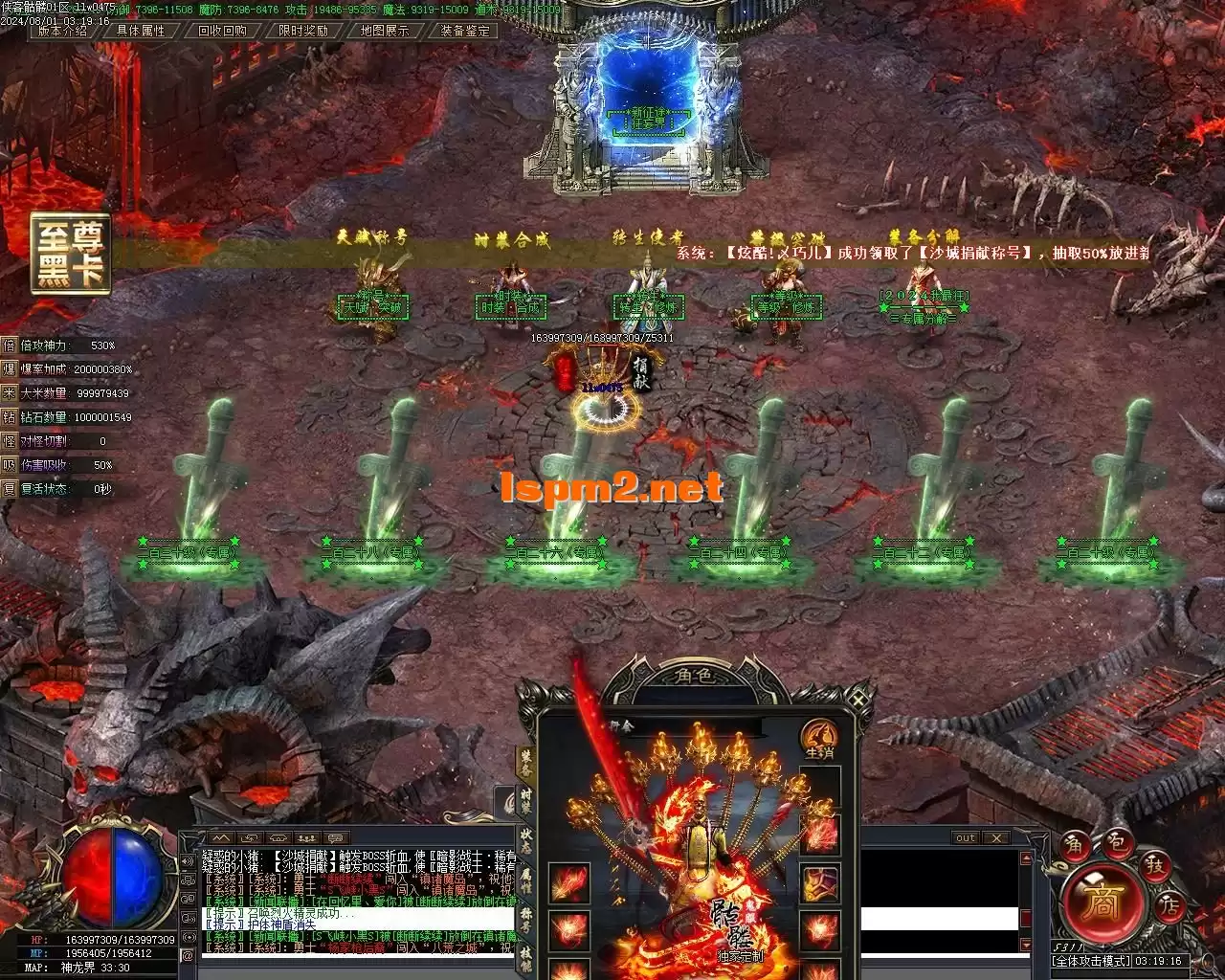Switch to the 状态 status tab
1225x980 pixels.
point(526,842)
